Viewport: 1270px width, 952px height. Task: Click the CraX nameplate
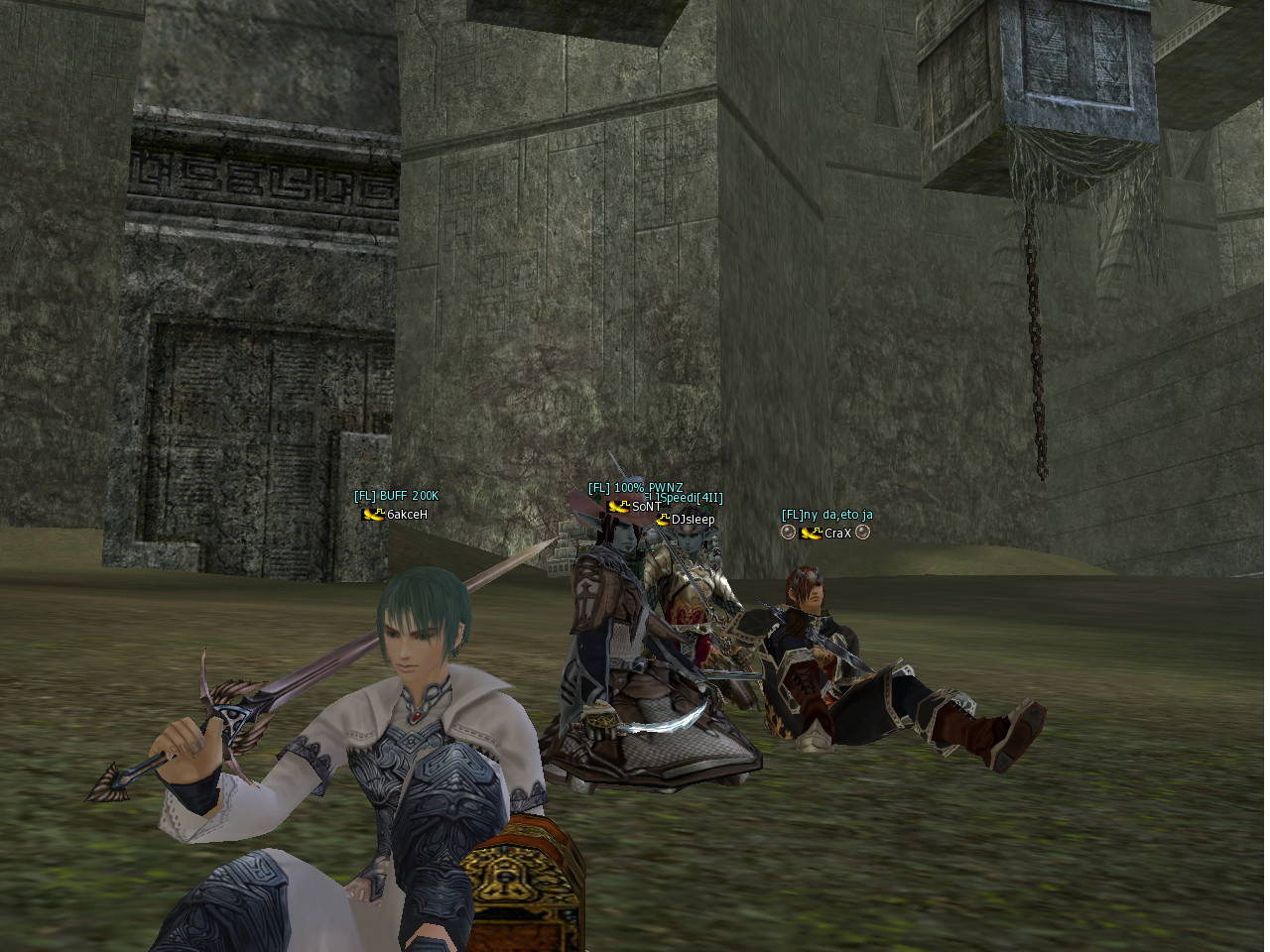pos(837,534)
